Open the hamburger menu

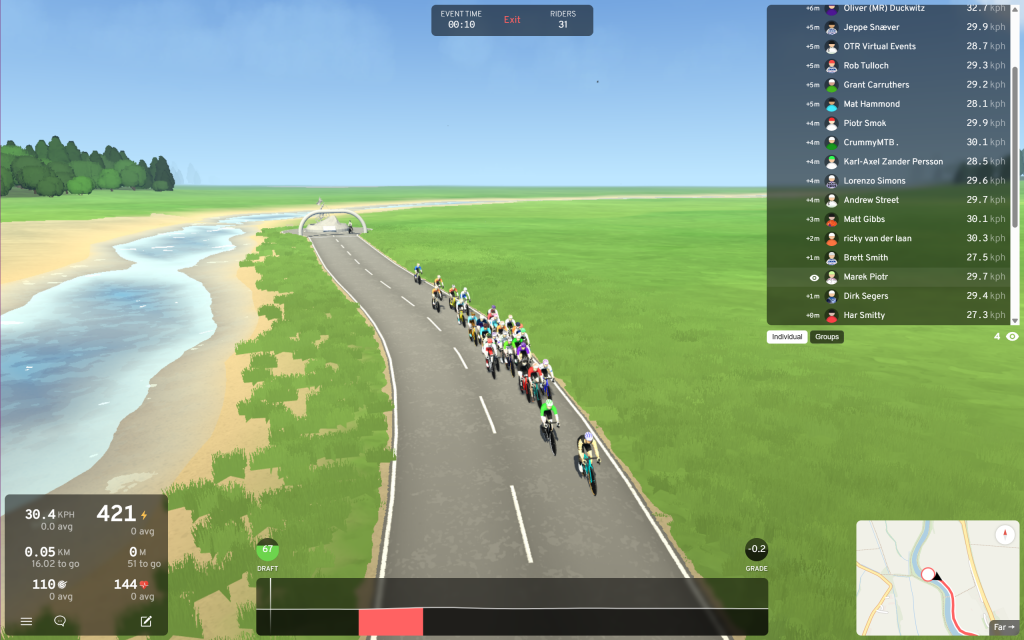pos(27,621)
